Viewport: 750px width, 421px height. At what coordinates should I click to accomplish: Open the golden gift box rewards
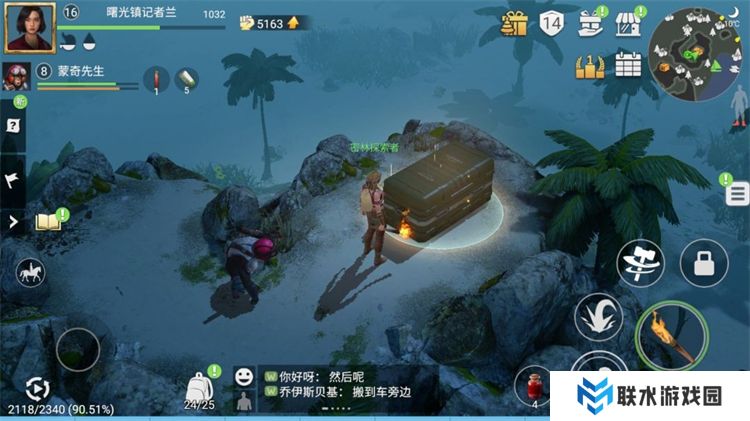tap(515, 22)
